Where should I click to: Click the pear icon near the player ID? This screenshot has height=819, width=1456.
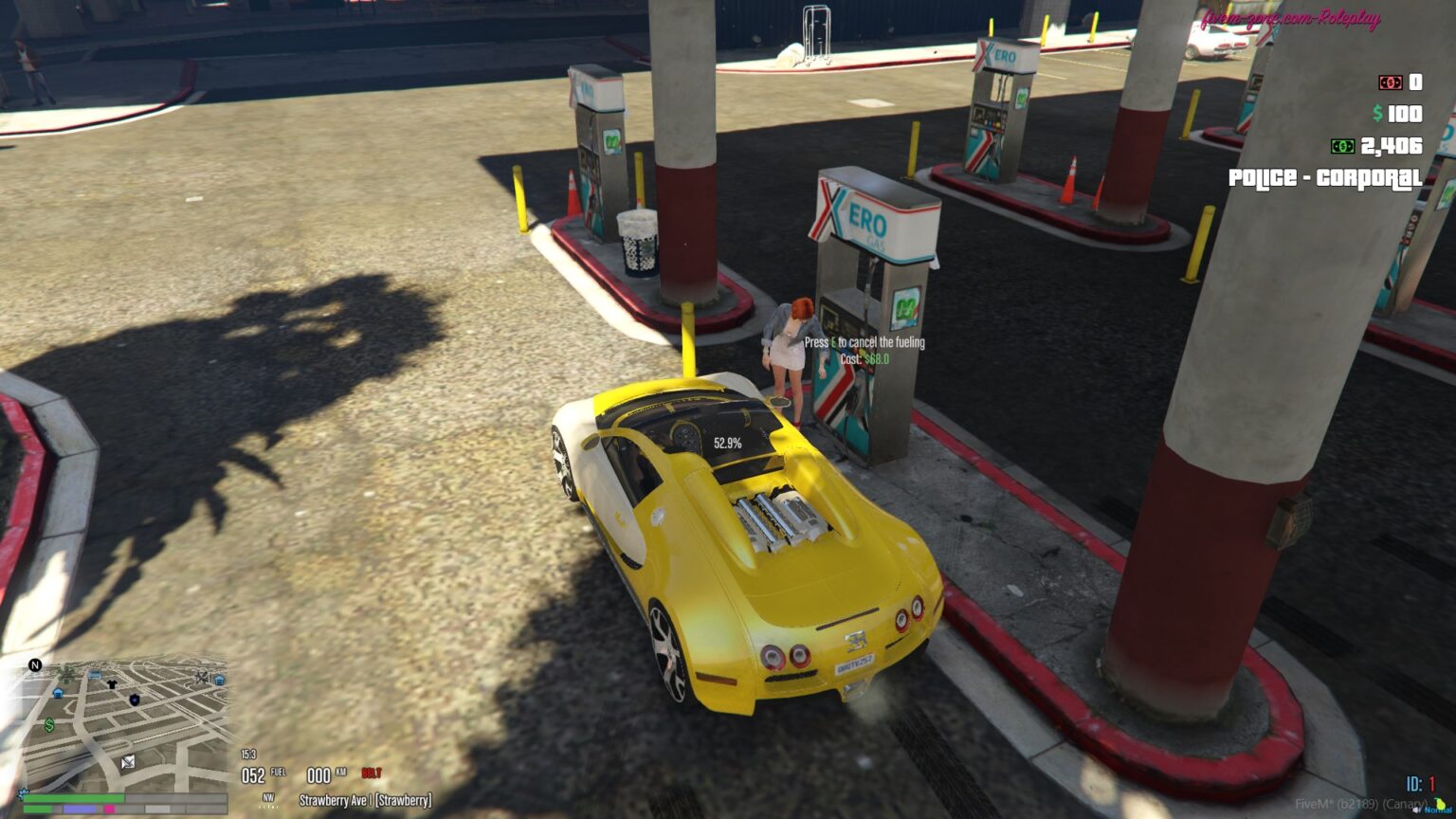click(1441, 804)
